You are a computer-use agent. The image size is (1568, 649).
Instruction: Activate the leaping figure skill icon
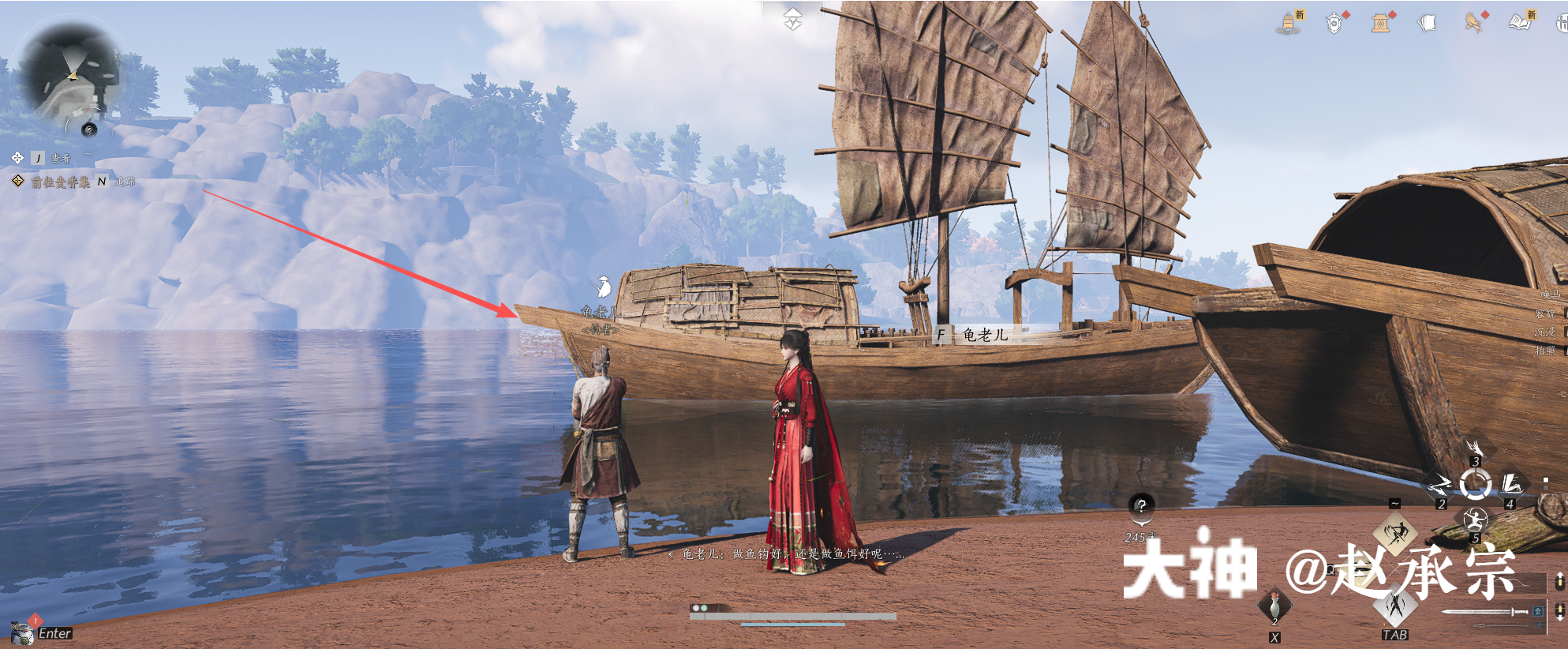click(1396, 533)
